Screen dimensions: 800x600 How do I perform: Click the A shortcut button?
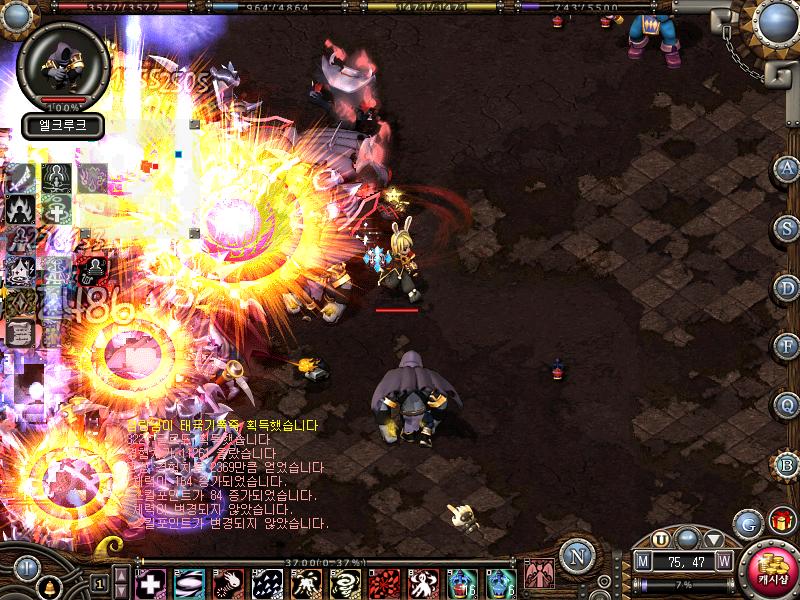click(787, 167)
